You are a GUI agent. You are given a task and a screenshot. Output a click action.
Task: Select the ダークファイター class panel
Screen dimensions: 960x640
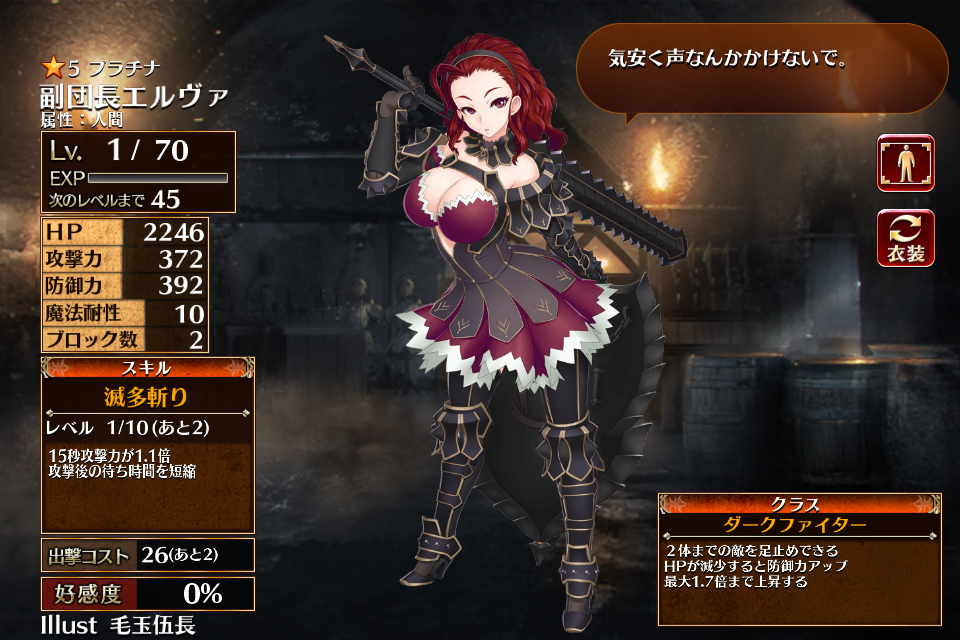click(799, 525)
